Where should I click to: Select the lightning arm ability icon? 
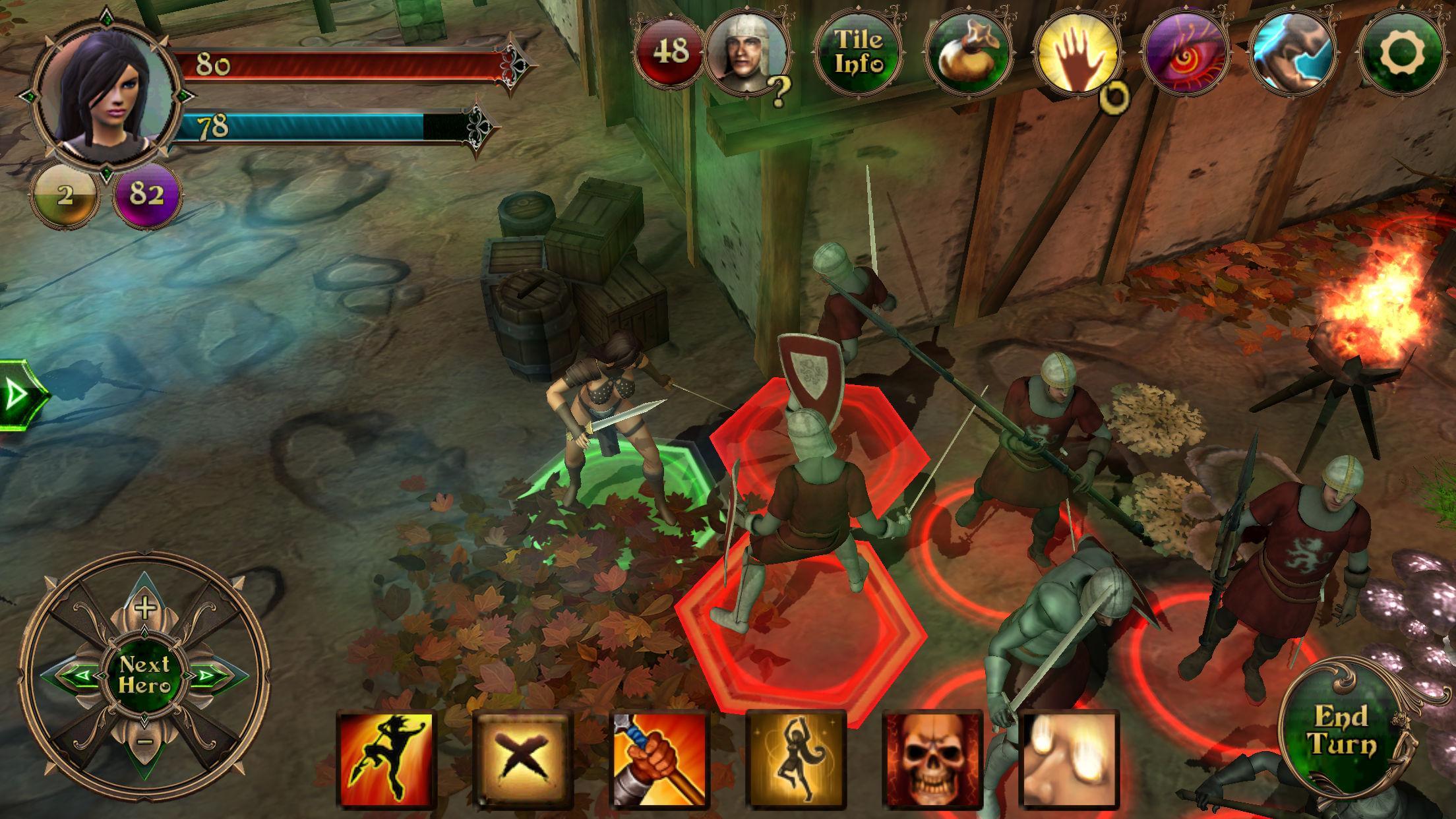click(1292, 53)
